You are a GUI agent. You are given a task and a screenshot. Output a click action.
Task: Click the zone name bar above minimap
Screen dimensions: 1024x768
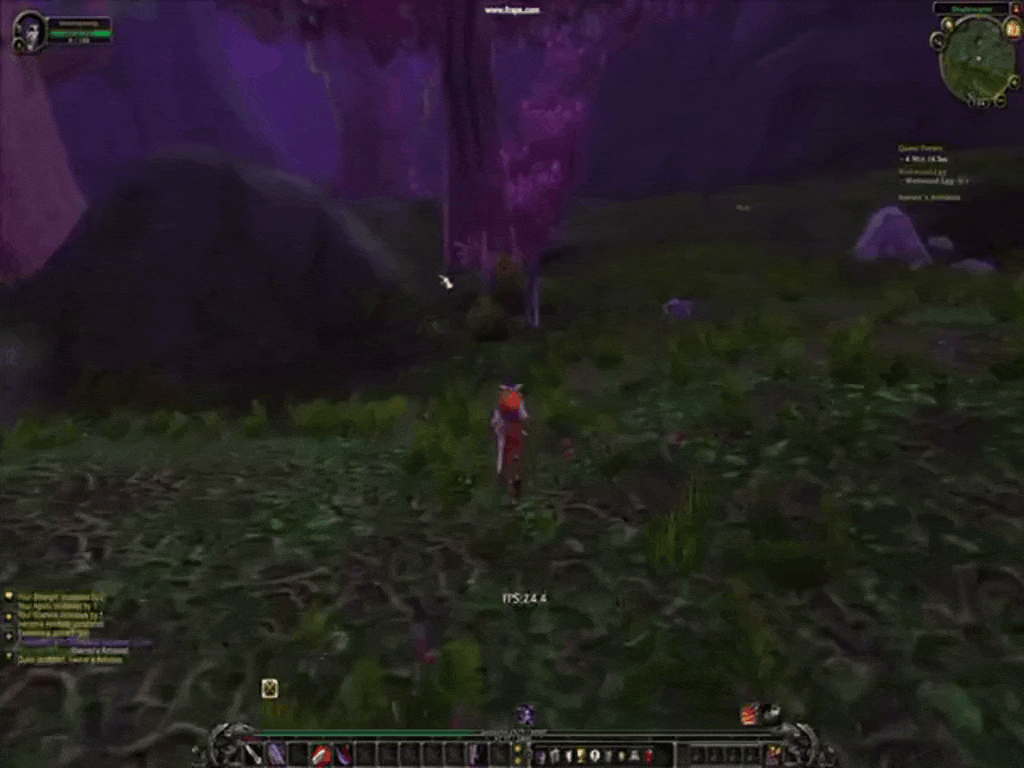tap(971, 9)
